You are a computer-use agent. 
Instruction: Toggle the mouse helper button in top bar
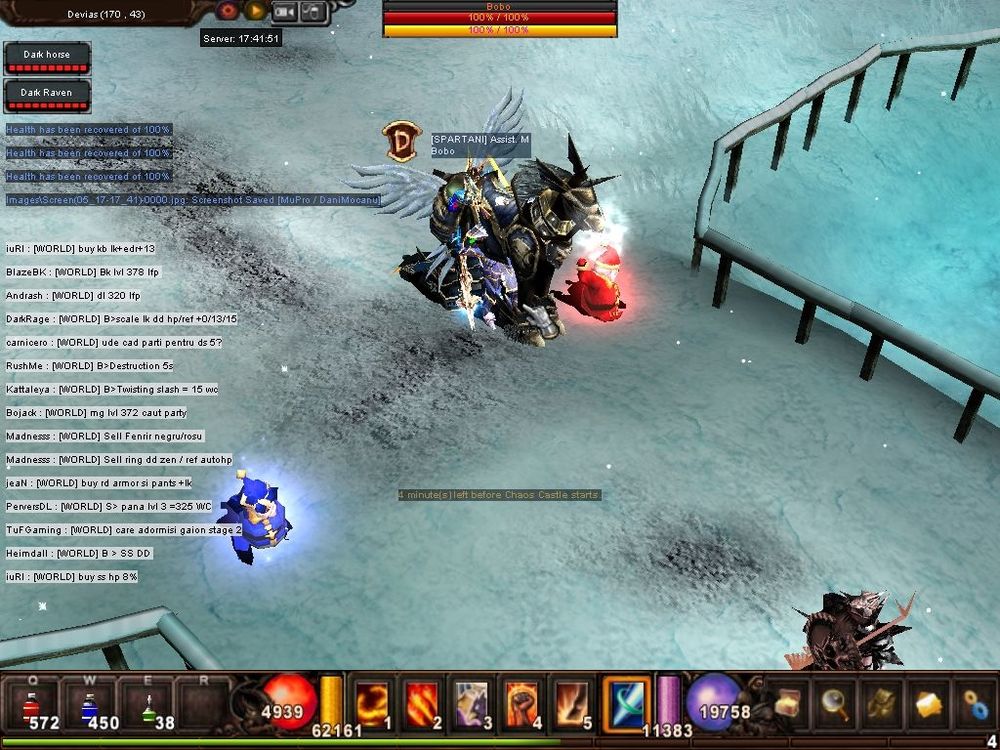(313, 12)
